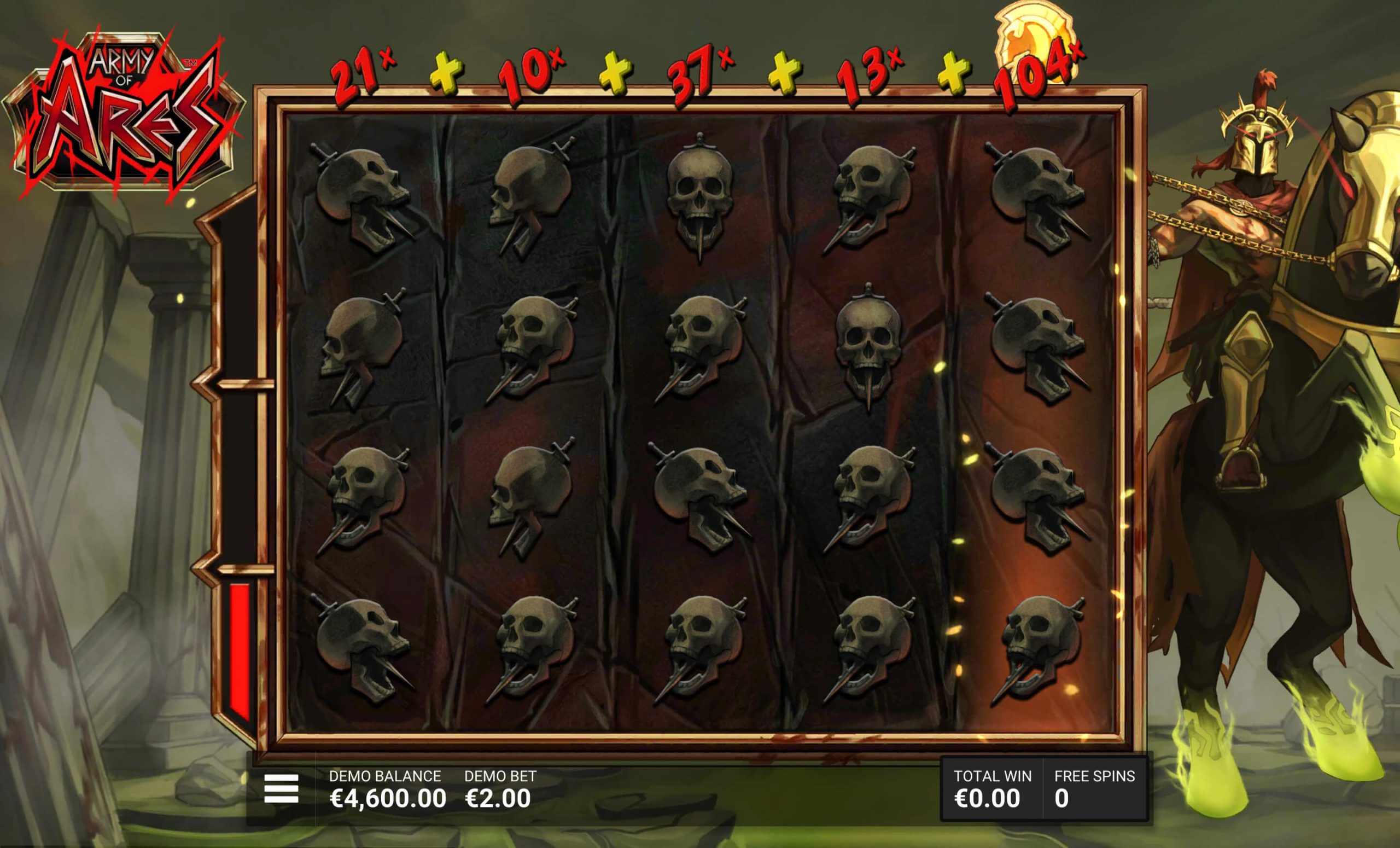The width and height of the screenshot is (1400, 848).
Task: Click the first plus sign between multipliers
Action: (x=447, y=71)
